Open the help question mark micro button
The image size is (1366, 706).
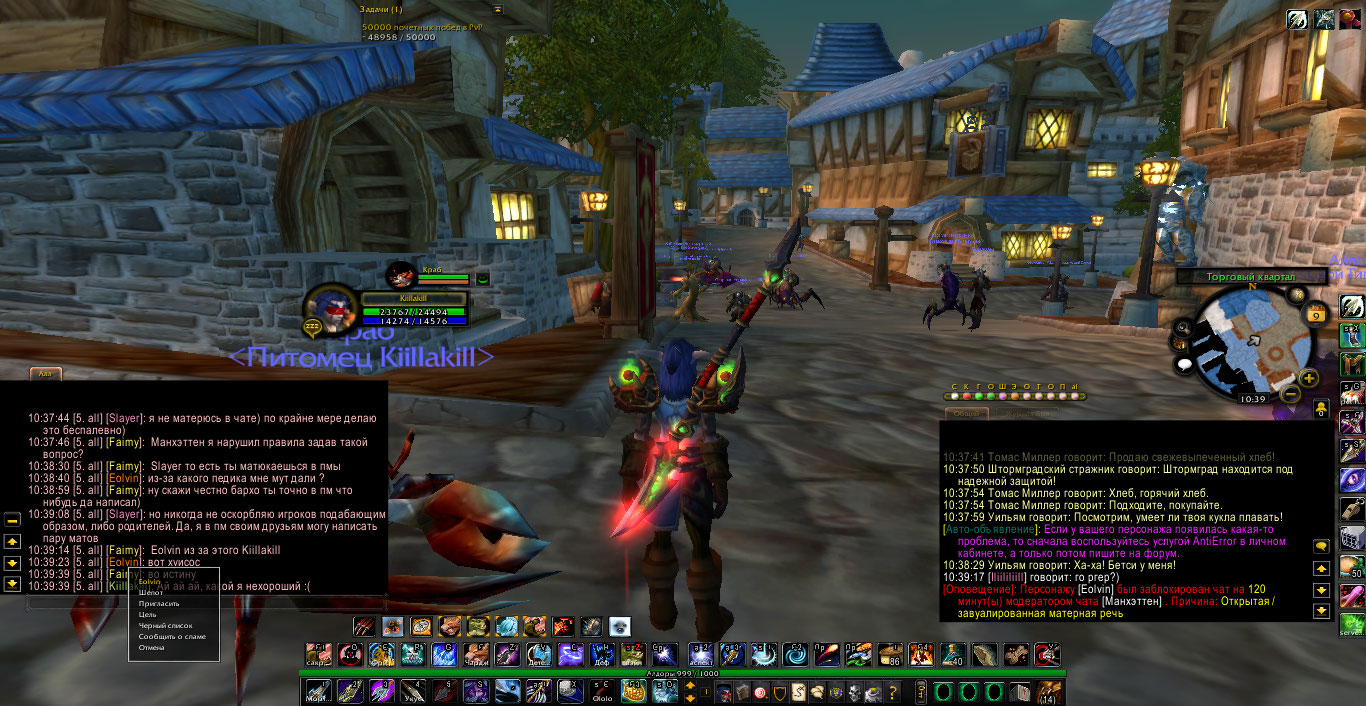tap(892, 692)
